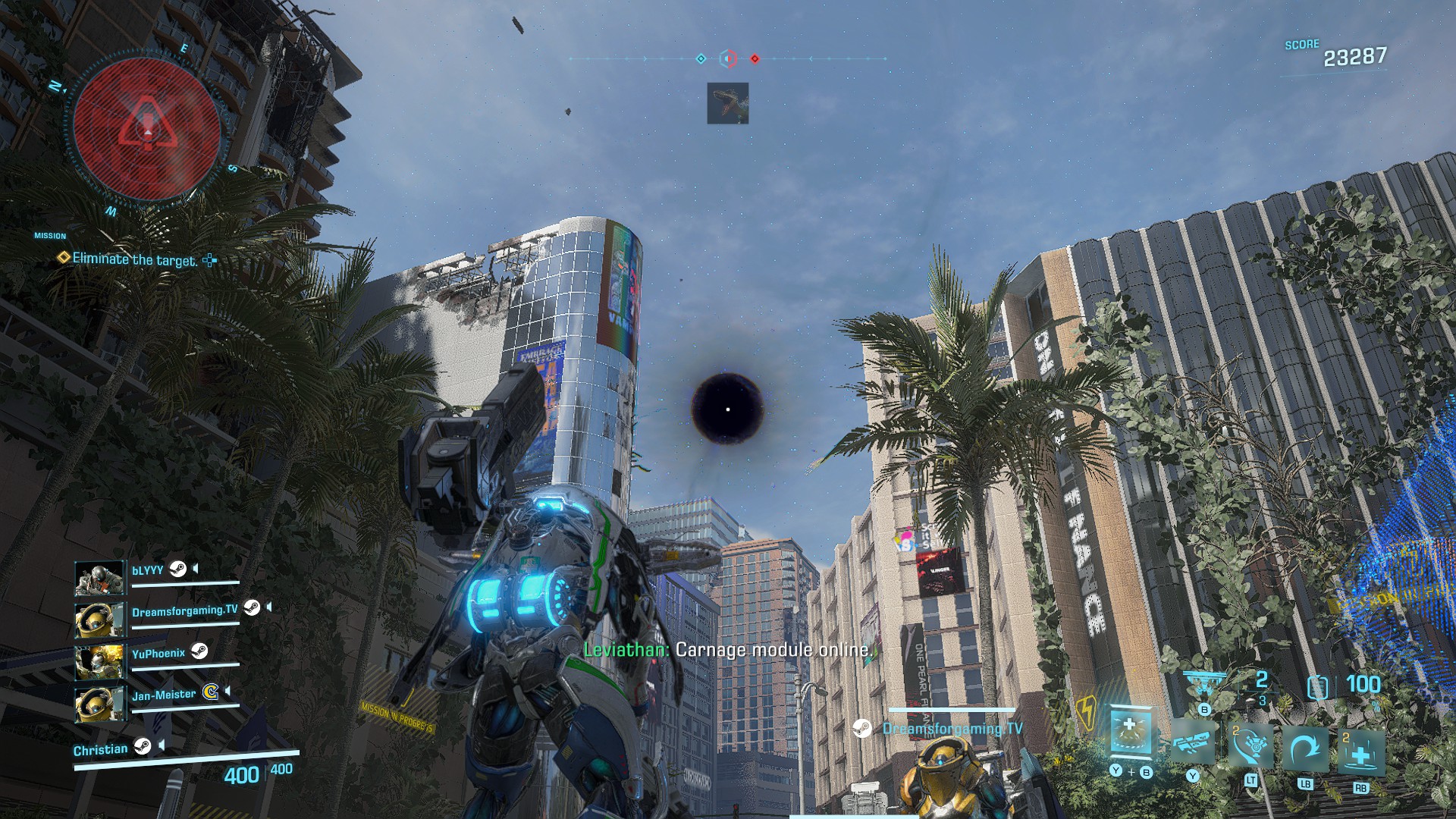The height and width of the screenshot is (819, 1456).
Task: Use the curved arrow dash ability
Action: (x=1305, y=749)
